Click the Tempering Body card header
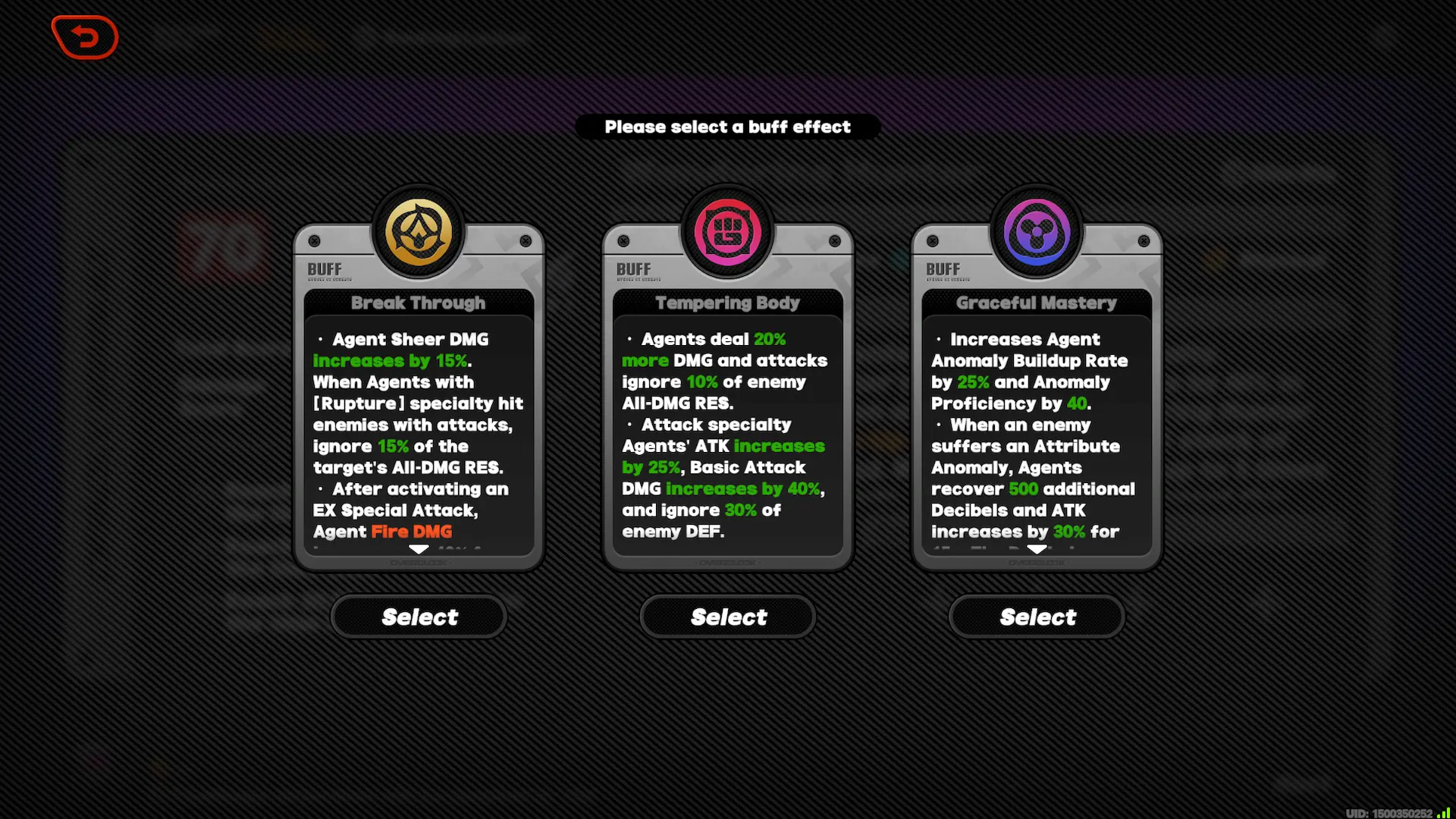This screenshot has width=1456, height=819. [726, 303]
